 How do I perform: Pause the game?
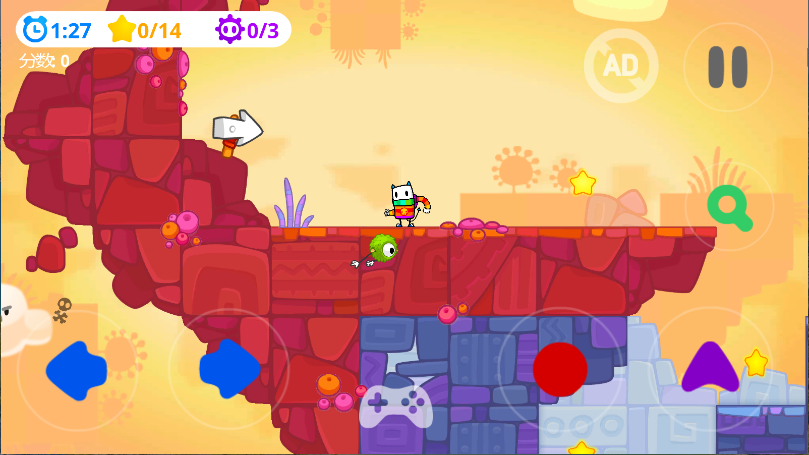tap(727, 67)
